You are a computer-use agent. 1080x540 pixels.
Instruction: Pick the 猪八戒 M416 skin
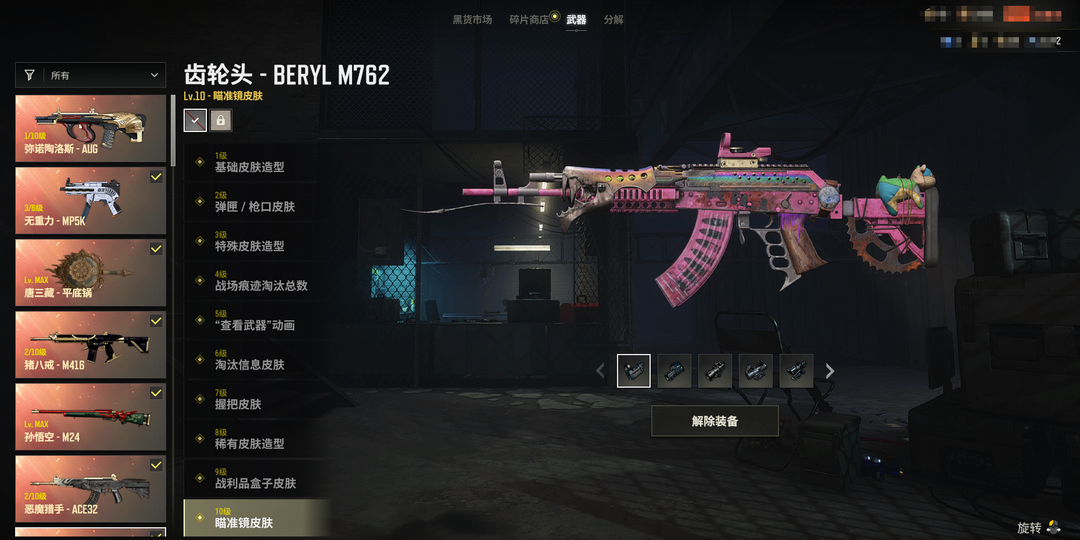[x=91, y=345]
